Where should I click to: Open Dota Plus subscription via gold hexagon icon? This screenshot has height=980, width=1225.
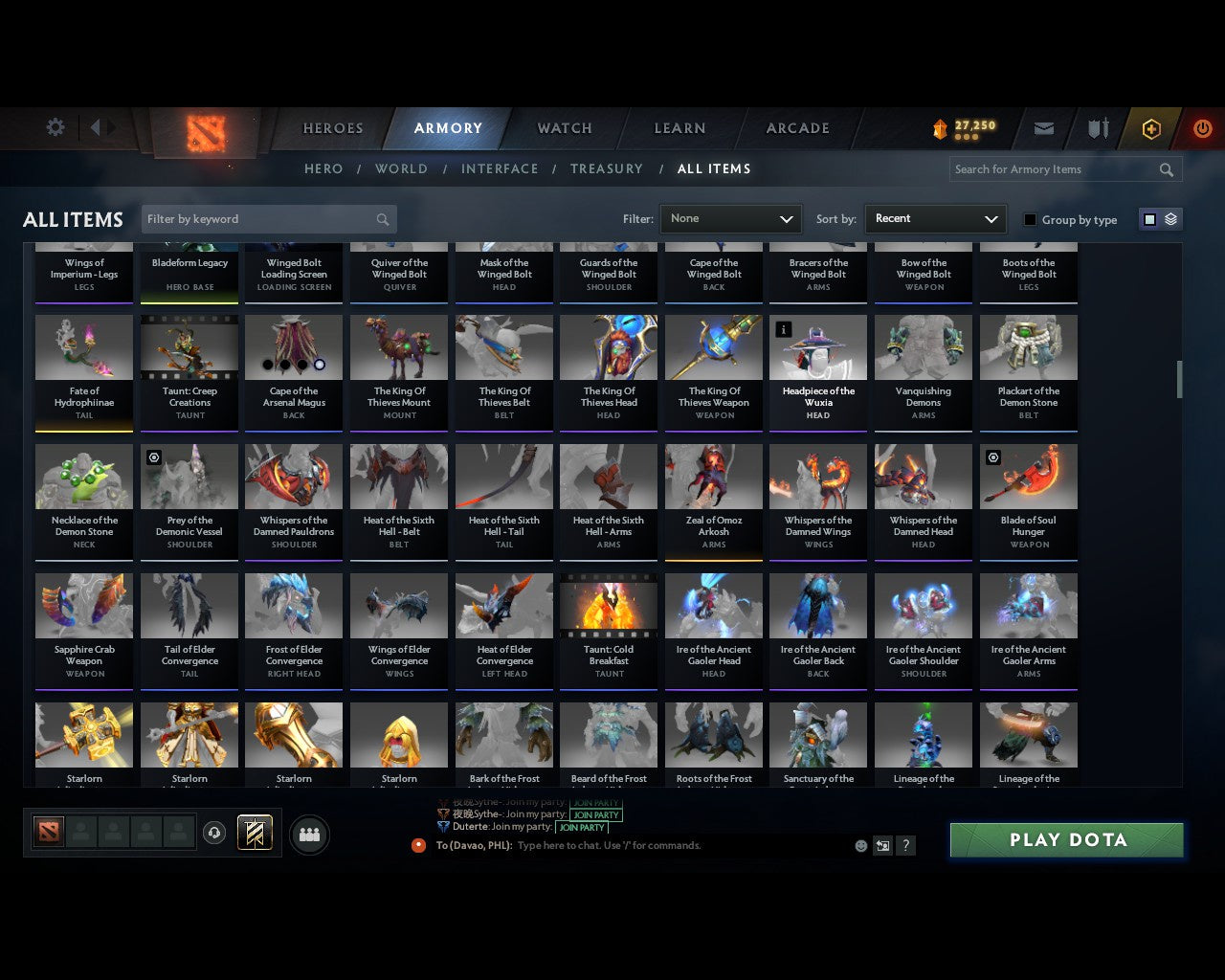pos(1151,128)
